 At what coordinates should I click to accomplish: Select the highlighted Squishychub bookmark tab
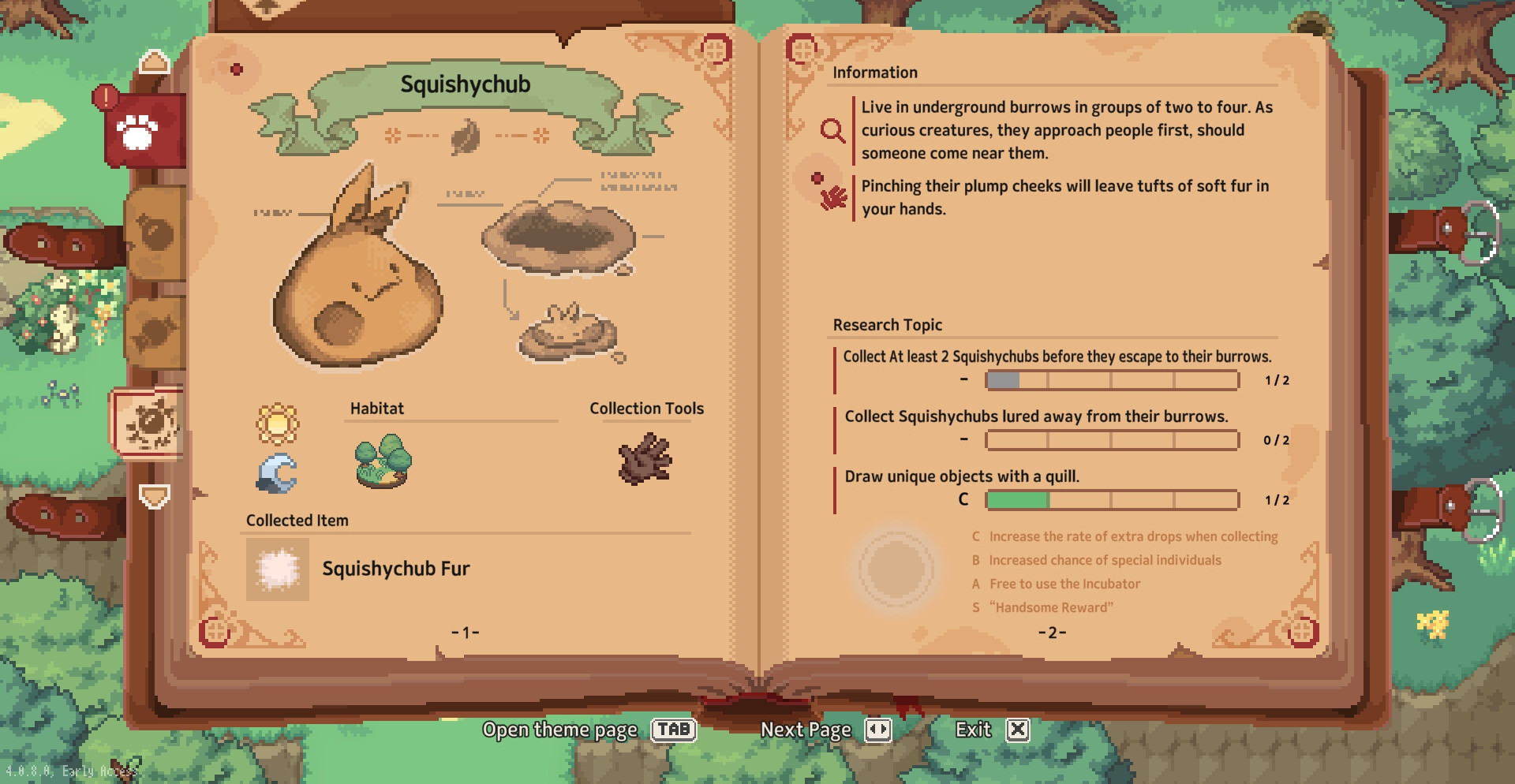[150, 423]
